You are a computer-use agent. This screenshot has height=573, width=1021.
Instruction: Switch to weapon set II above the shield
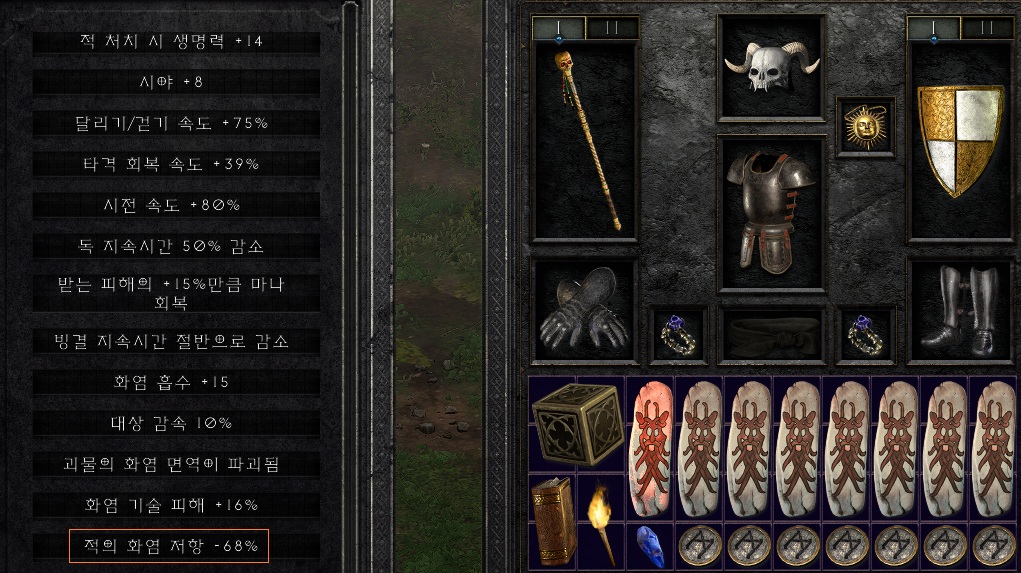click(x=986, y=28)
